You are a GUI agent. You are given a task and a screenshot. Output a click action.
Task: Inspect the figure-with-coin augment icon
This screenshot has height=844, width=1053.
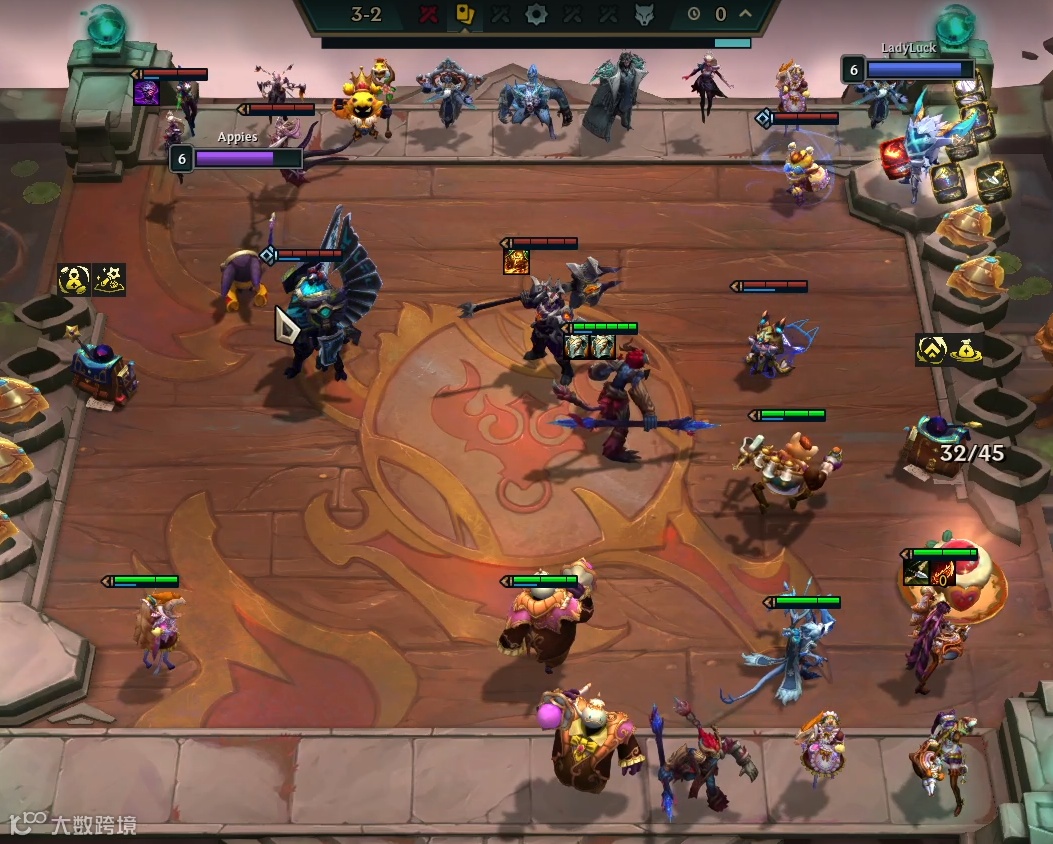[x=74, y=280]
